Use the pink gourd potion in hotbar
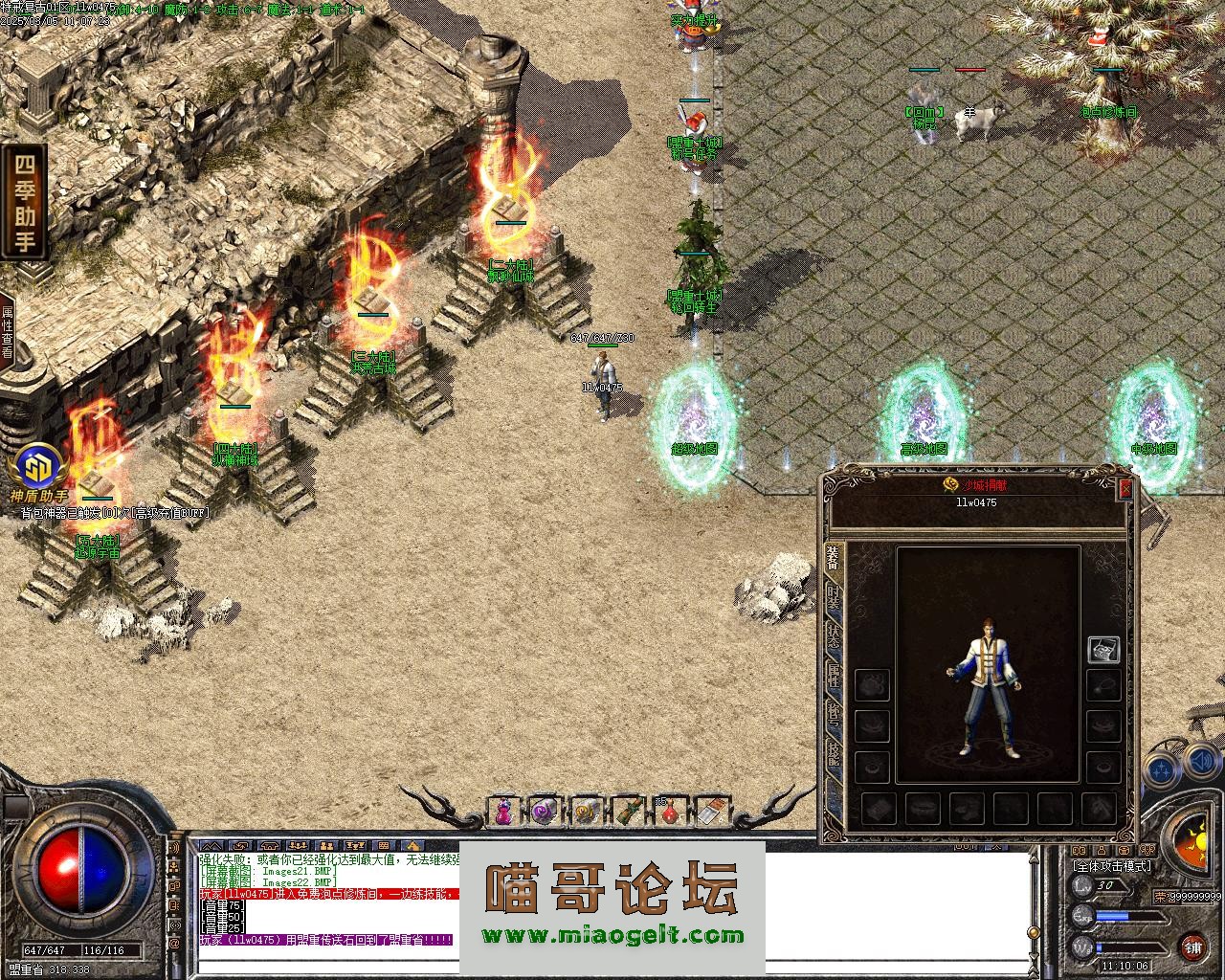The image size is (1225, 980). pos(501,811)
